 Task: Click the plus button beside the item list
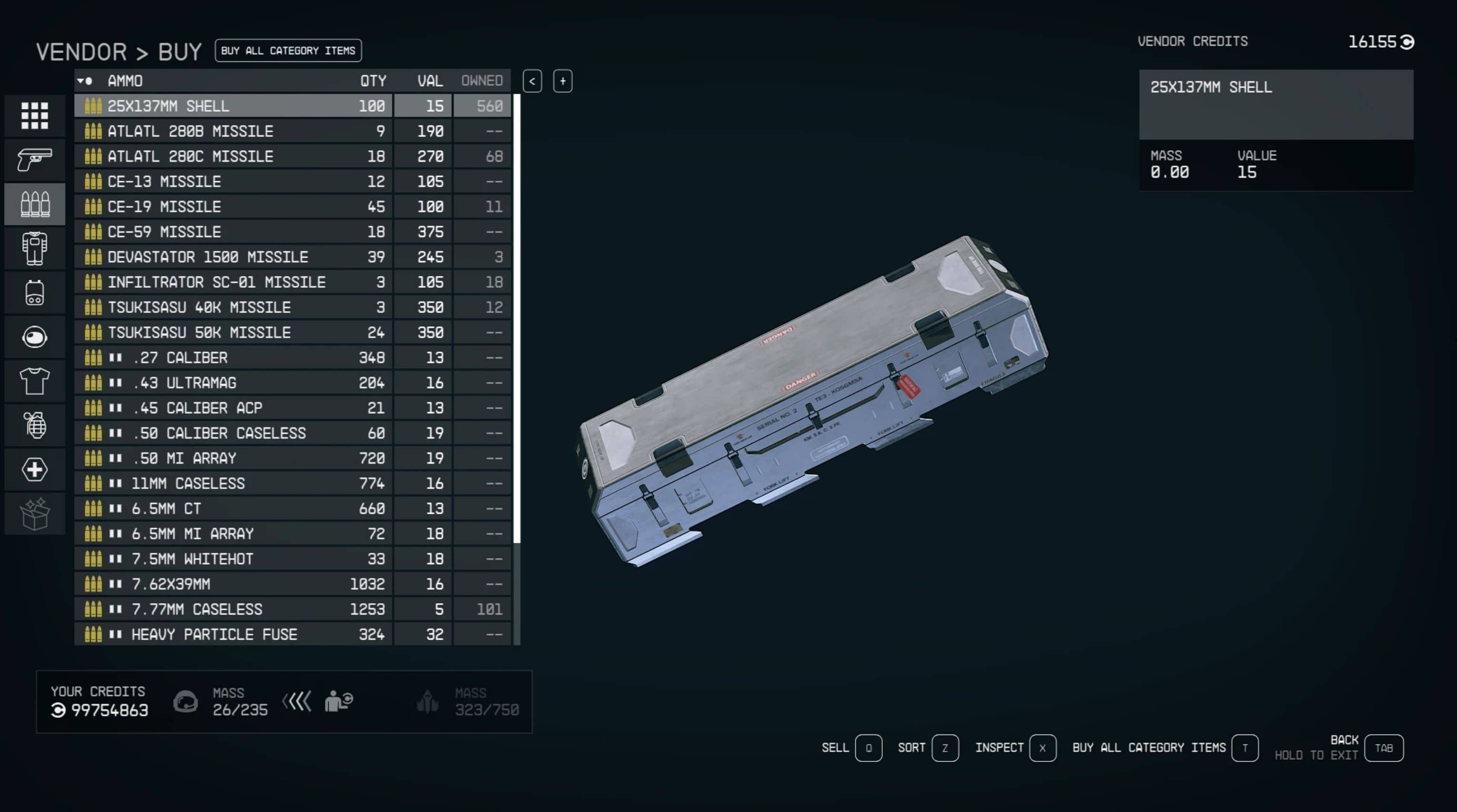562,81
